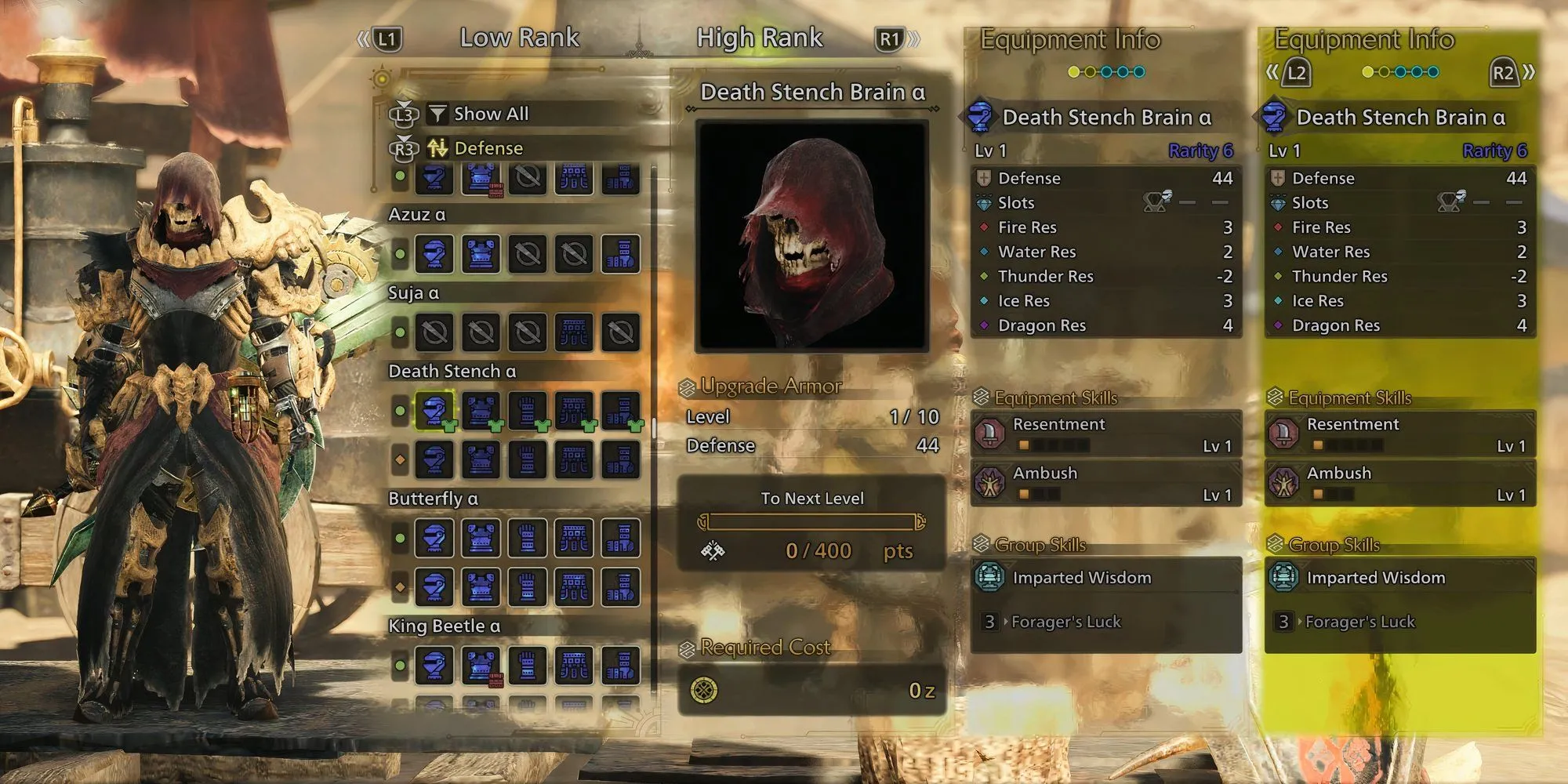Select the King Beetle α helmet slot
The width and height of the screenshot is (1568, 784).
434,666
